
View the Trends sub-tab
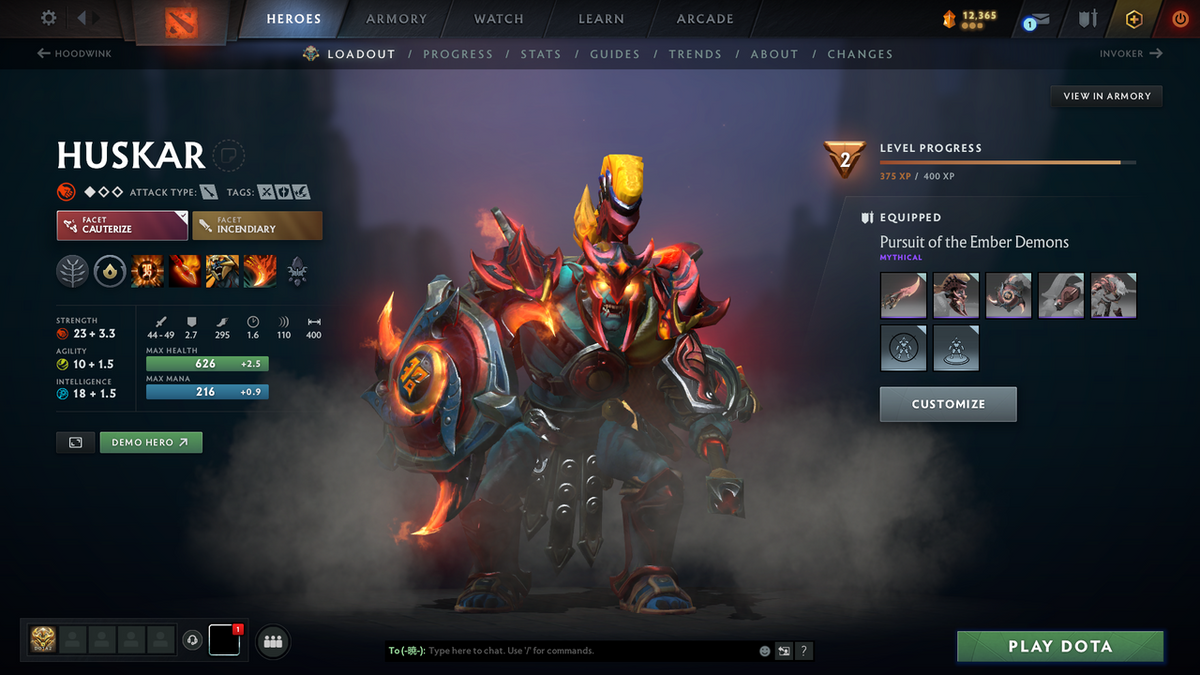coord(695,54)
